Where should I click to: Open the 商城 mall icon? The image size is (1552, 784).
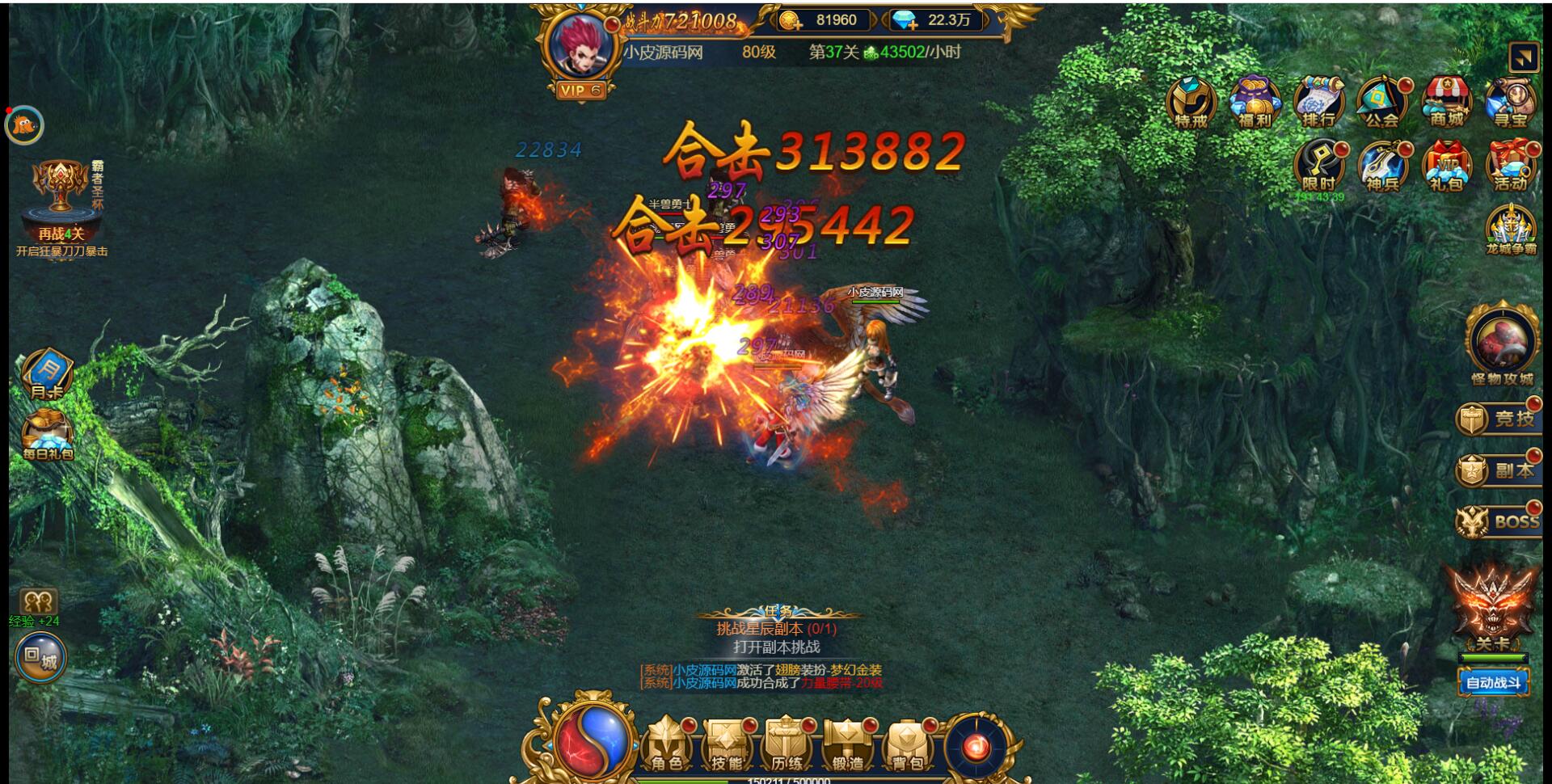pos(1448,103)
